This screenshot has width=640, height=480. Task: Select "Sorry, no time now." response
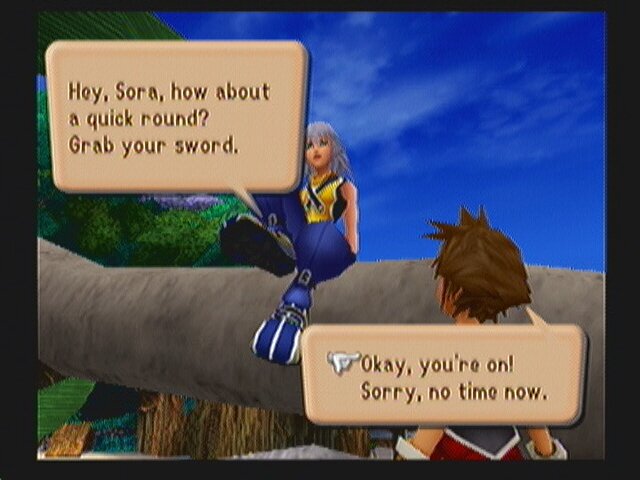click(x=454, y=390)
